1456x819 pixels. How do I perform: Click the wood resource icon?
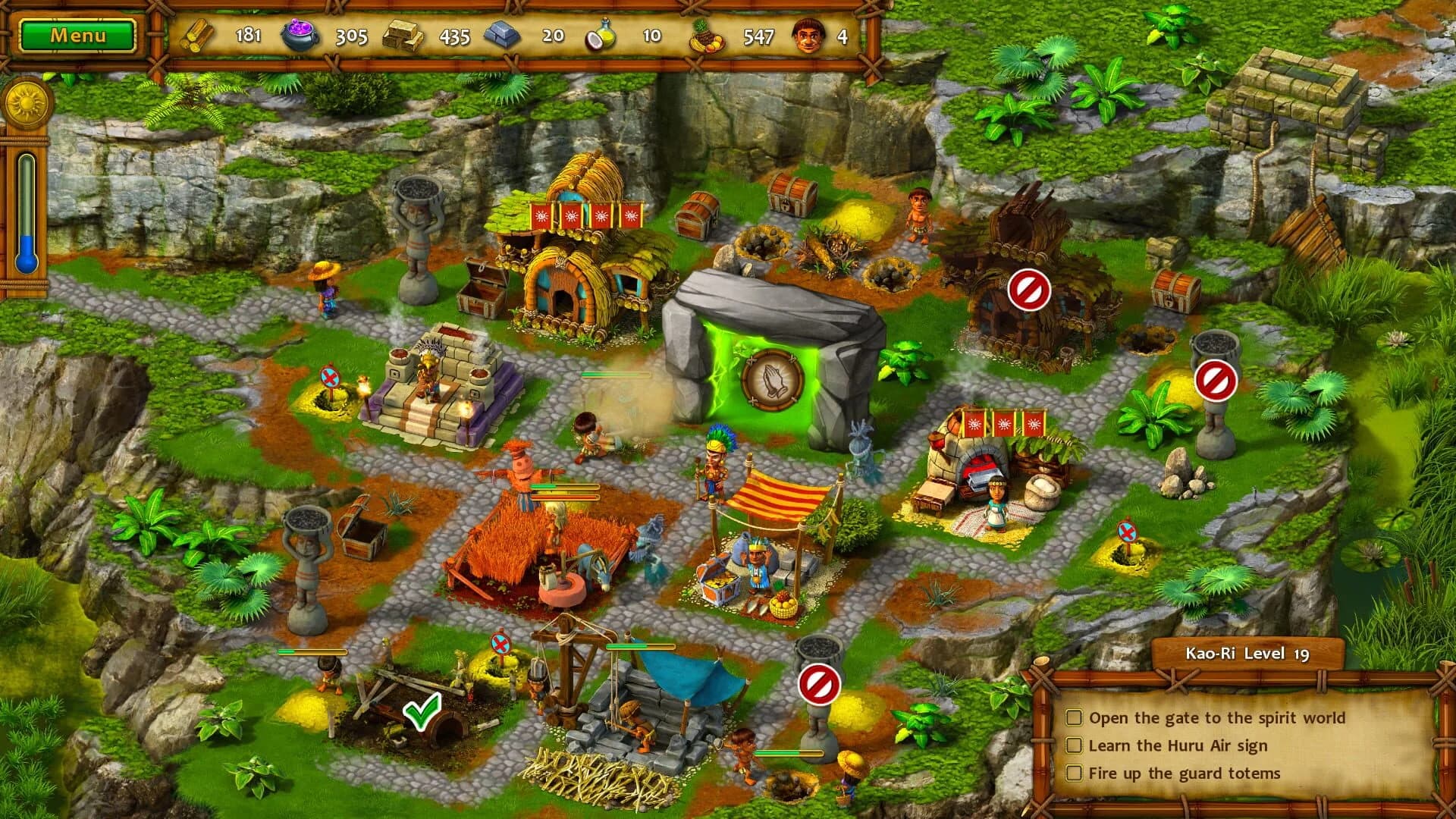[x=197, y=34]
